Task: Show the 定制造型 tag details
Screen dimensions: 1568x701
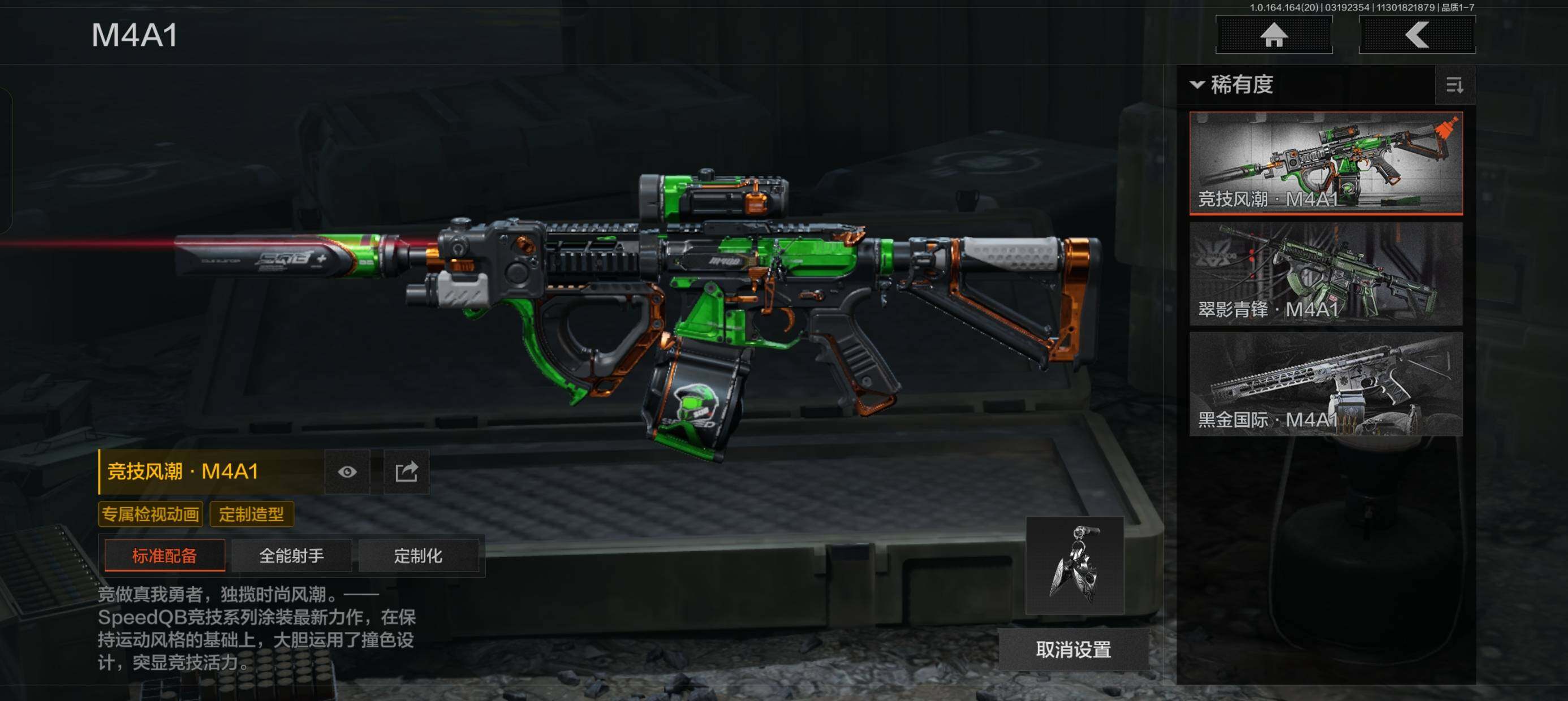Action: [x=251, y=514]
